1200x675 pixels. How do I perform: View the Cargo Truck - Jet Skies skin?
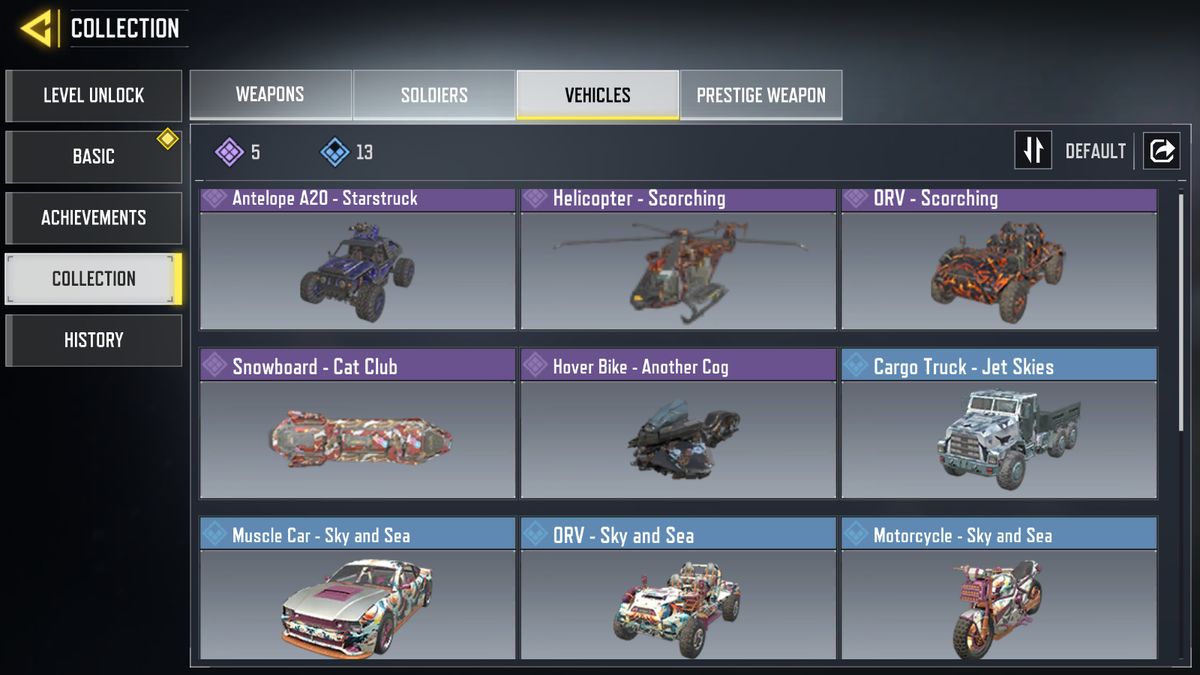[x=998, y=425]
